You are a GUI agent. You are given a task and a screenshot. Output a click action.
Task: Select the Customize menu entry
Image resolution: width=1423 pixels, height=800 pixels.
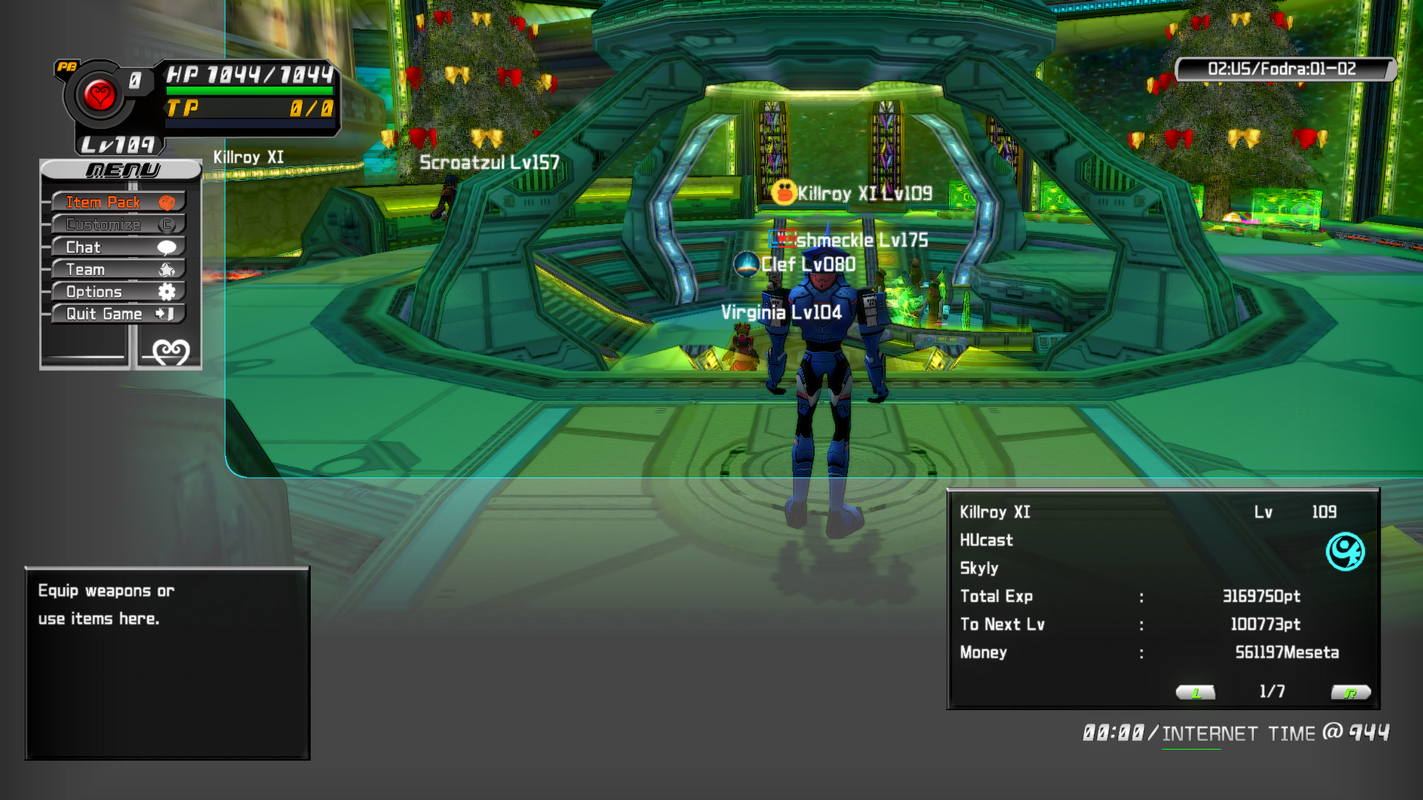coord(118,225)
